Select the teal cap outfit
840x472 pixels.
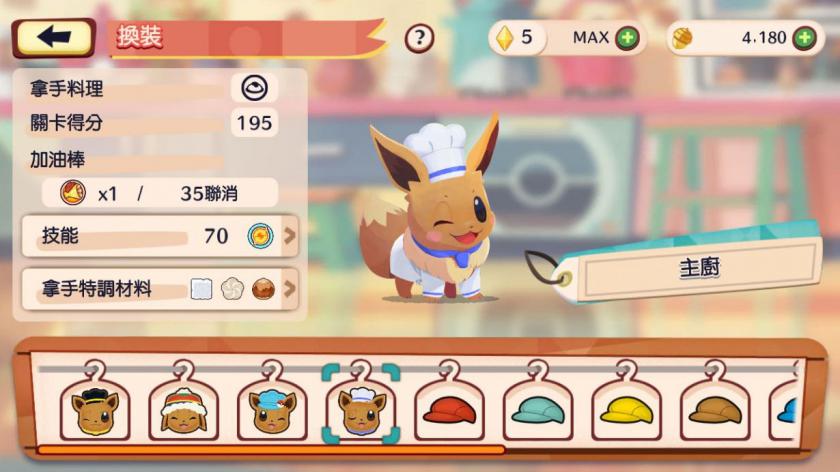tap(538, 409)
